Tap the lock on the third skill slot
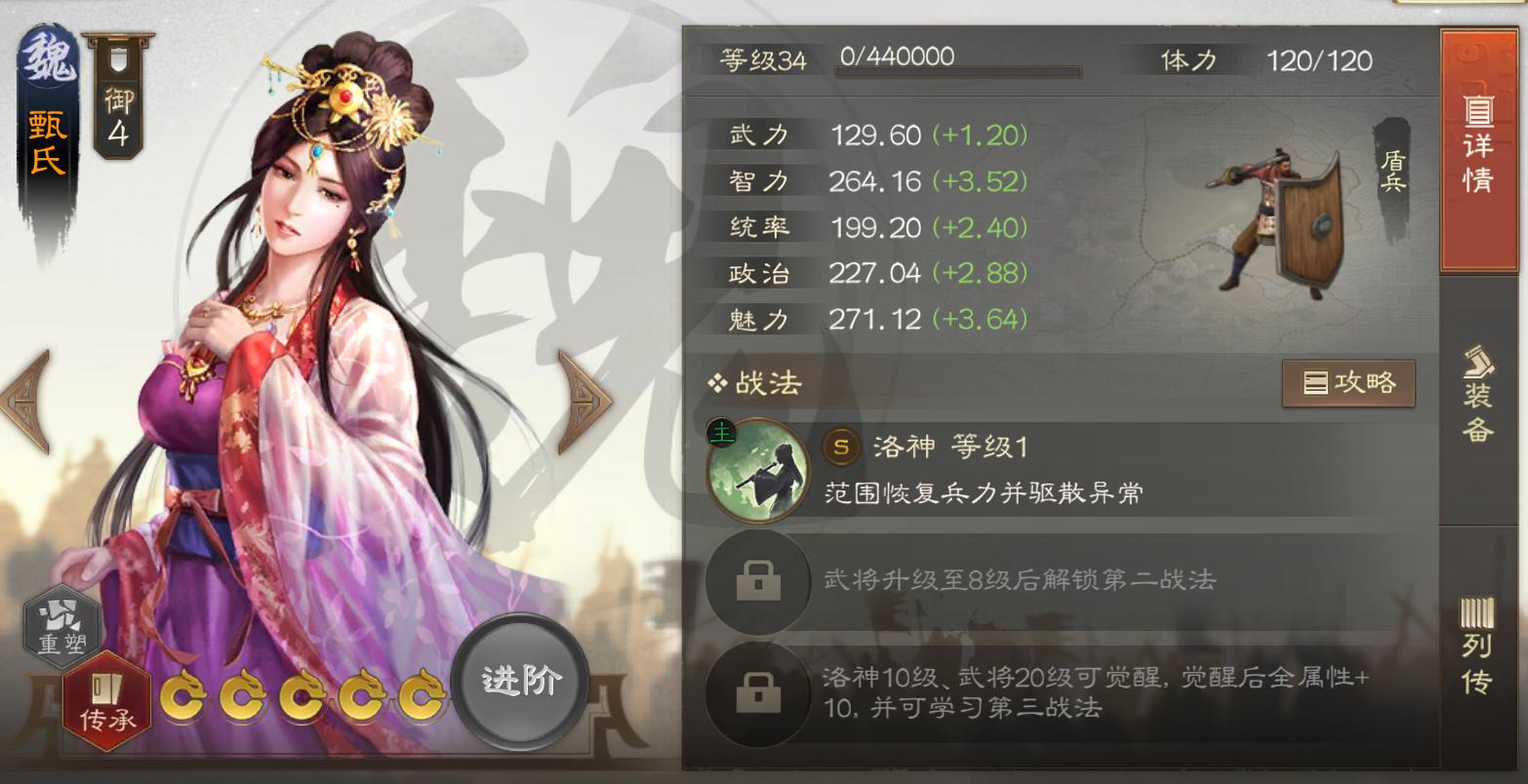This screenshot has width=1528, height=784. [758, 692]
